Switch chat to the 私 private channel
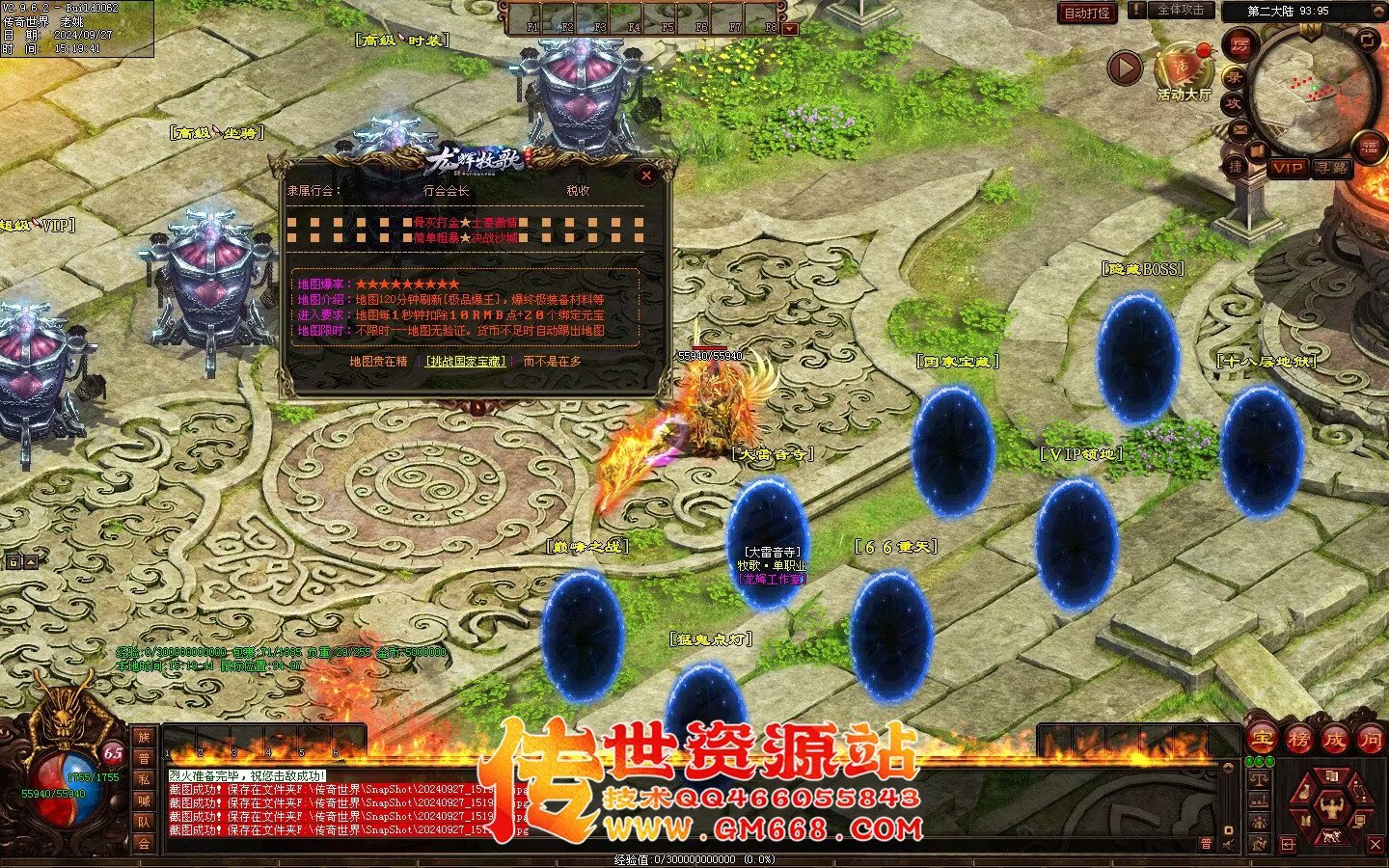The width and height of the screenshot is (1389, 868). tap(144, 779)
